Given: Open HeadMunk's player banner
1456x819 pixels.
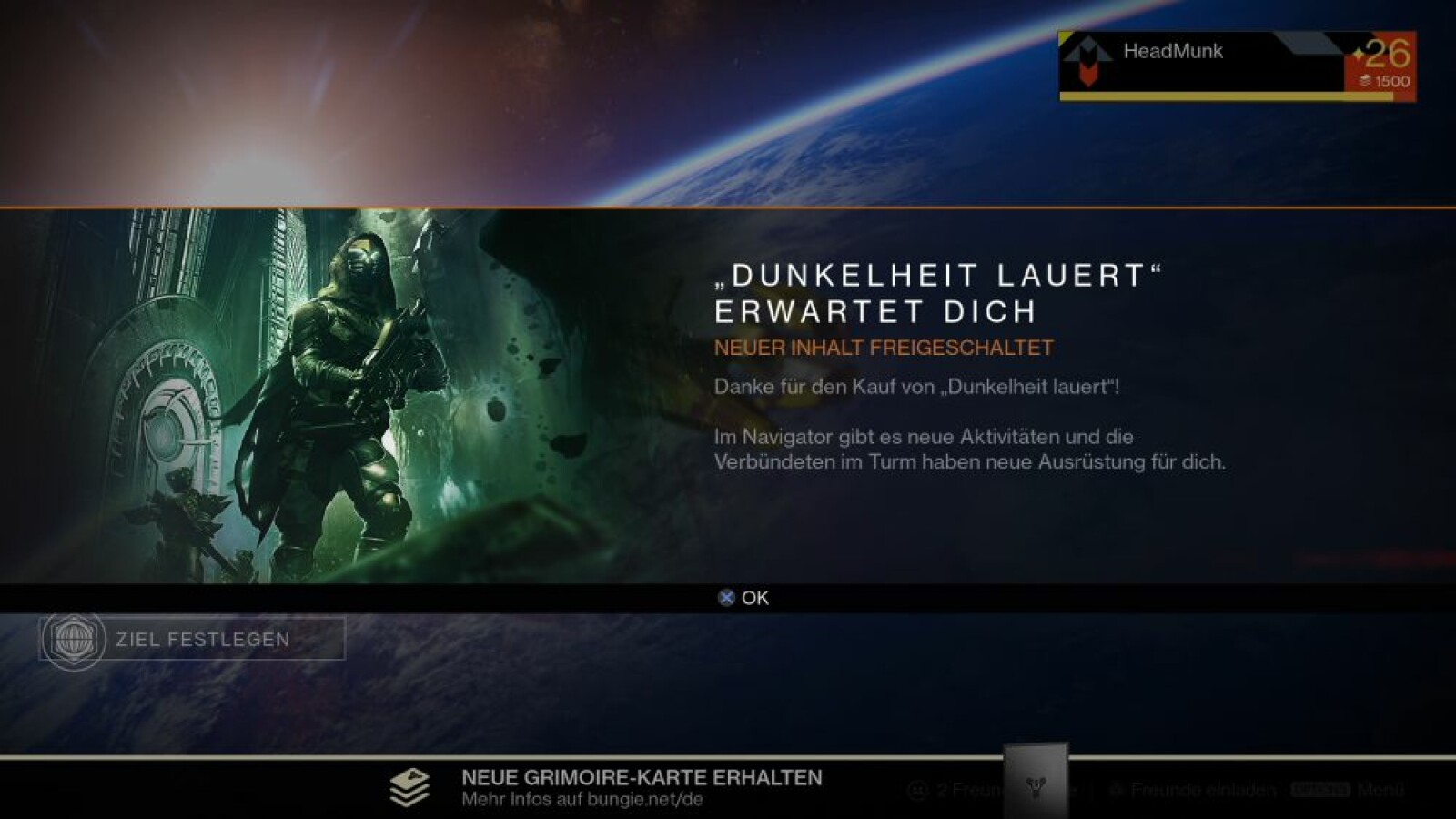Looking at the screenshot, I should [1236, 66].
